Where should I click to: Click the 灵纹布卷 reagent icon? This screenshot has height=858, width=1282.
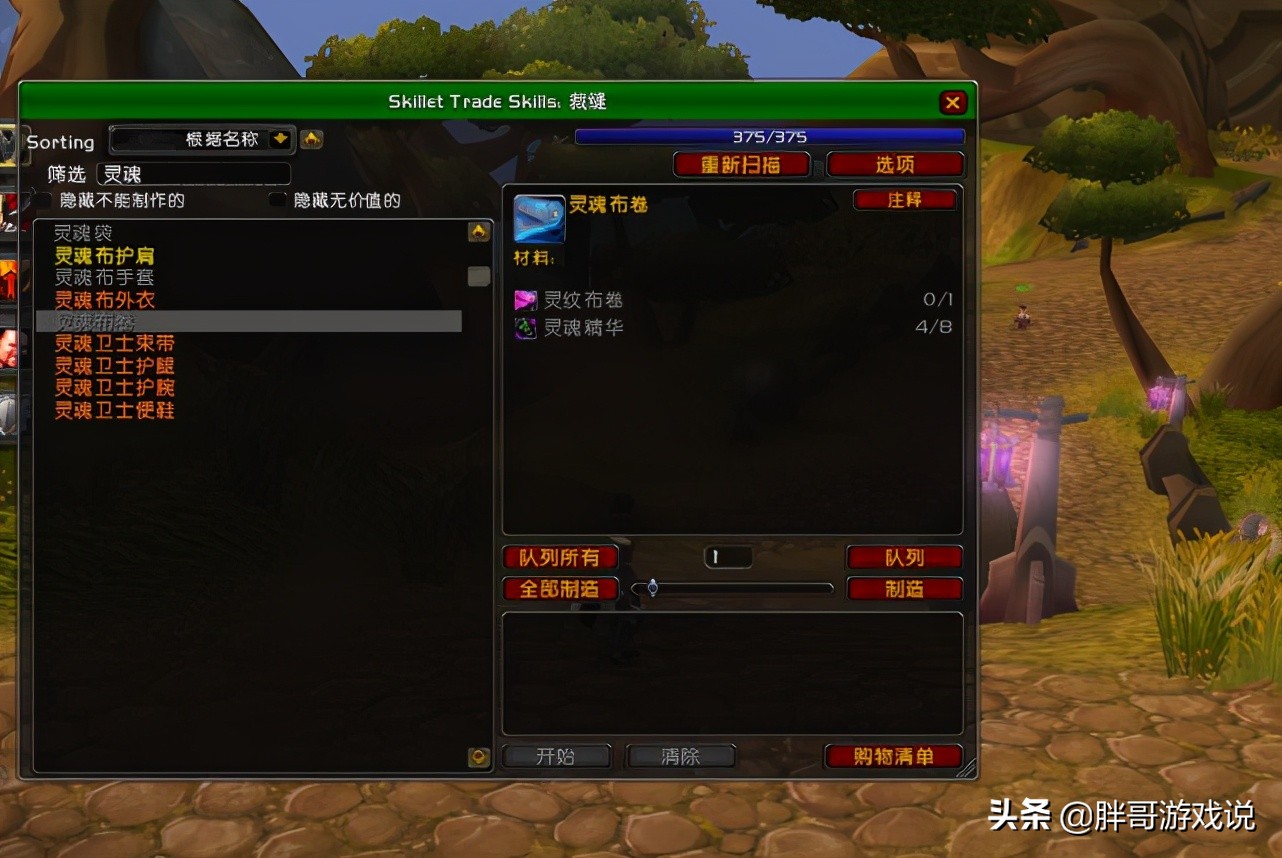coord(524,299)
